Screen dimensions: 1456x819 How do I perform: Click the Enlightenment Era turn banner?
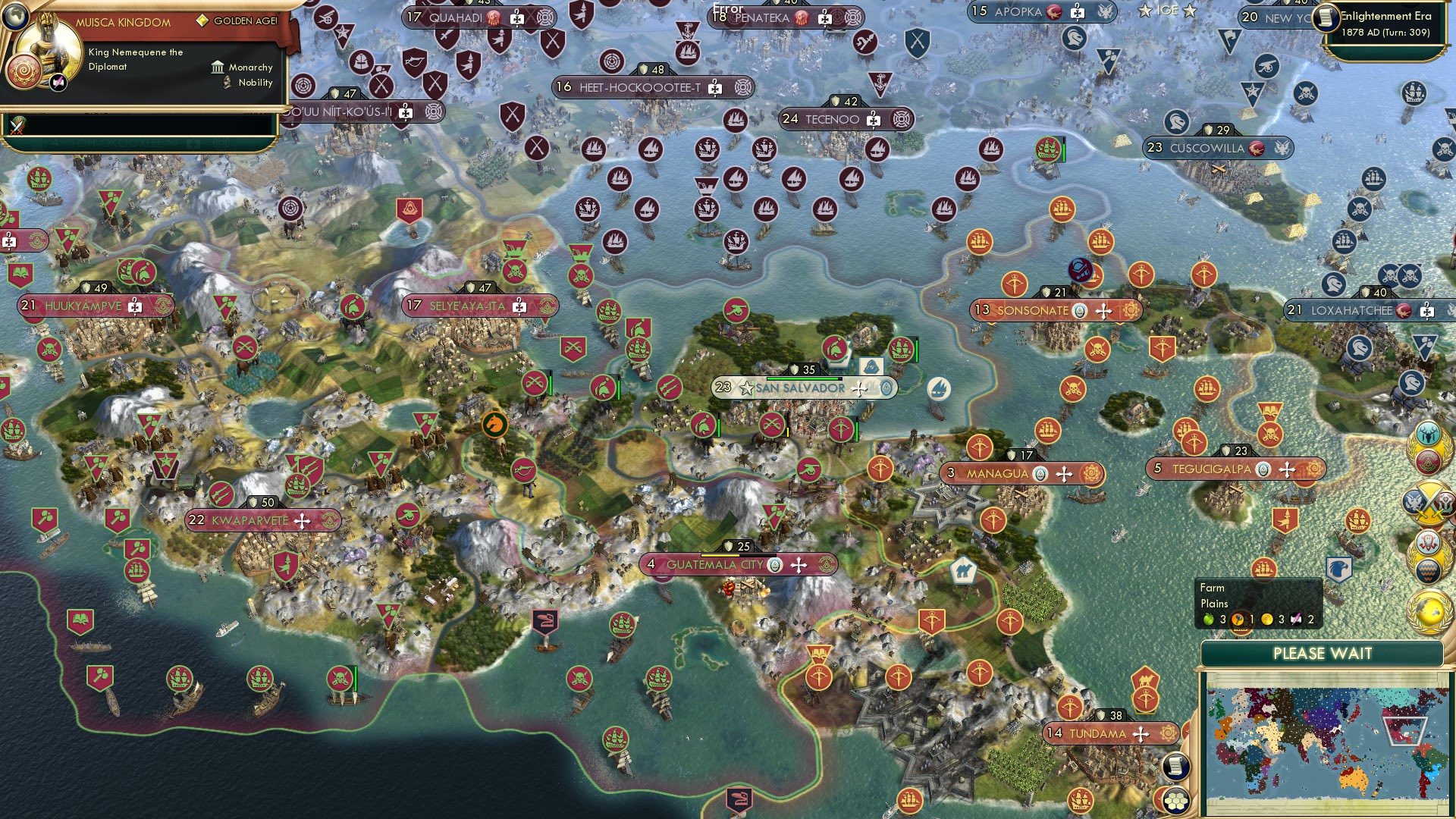click(1382, 17)
